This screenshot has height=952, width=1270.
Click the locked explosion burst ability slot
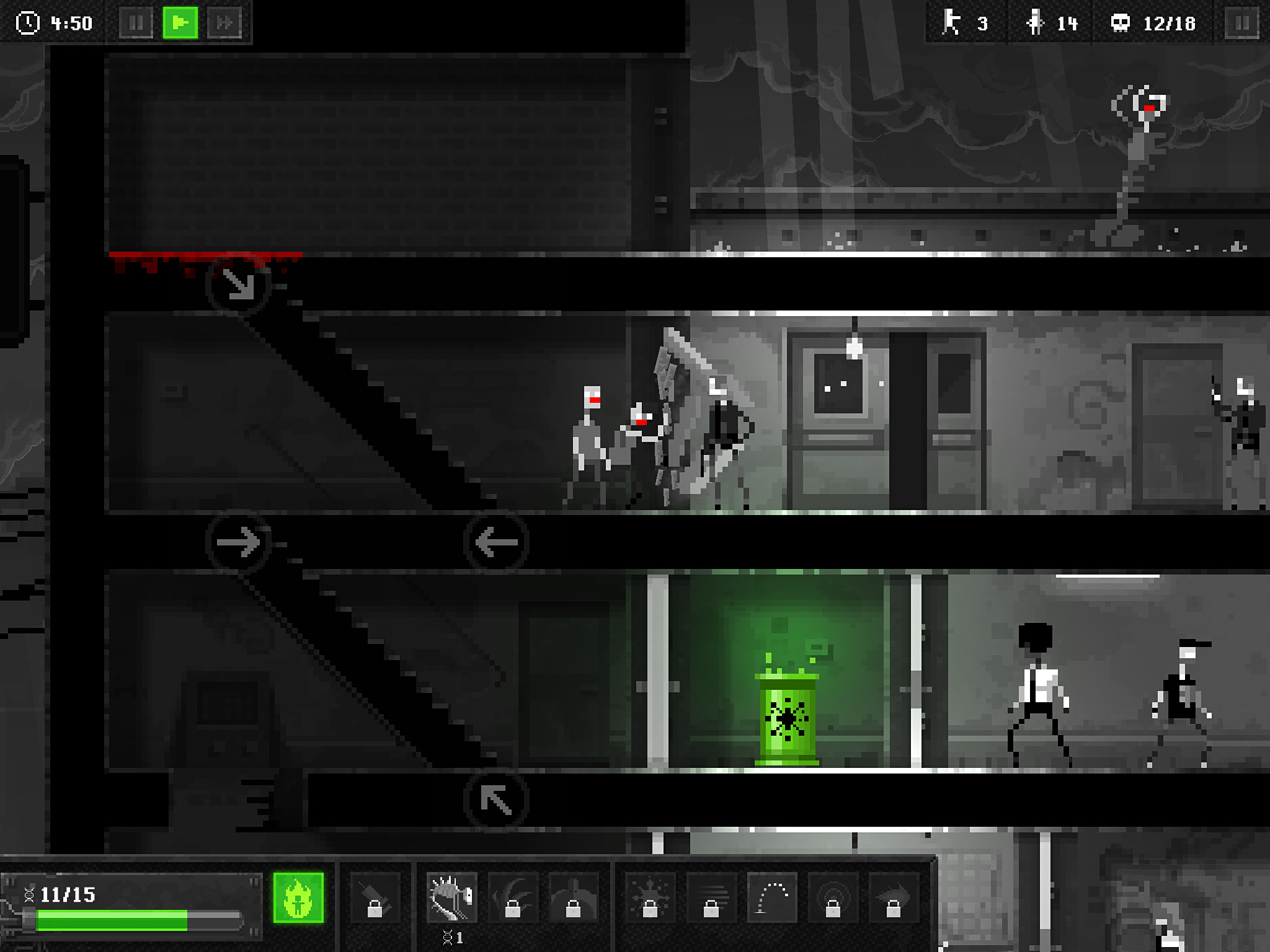[x=649, y=897]
